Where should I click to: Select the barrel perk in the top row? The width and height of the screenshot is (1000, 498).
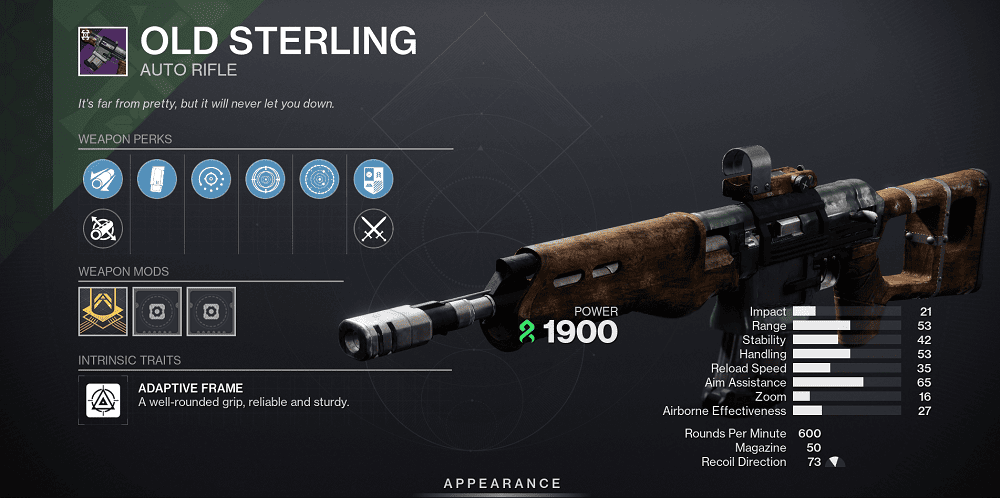pos(103,180)
